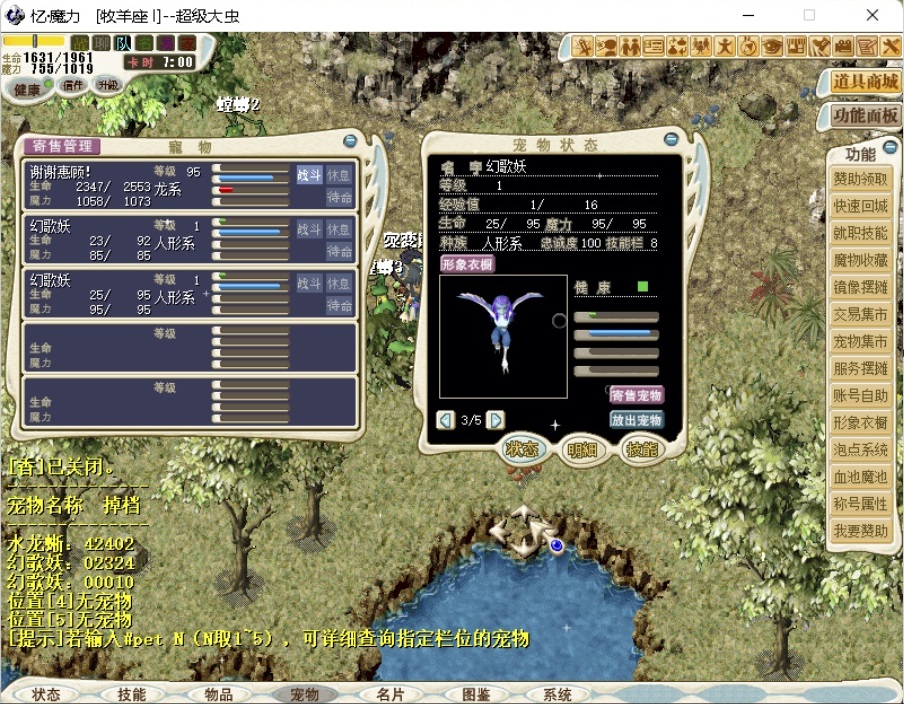The height and width of the screenshot is (704, 904).
Task: Set the 谢谢惠顾! pet to 休息
Action: 340,174
